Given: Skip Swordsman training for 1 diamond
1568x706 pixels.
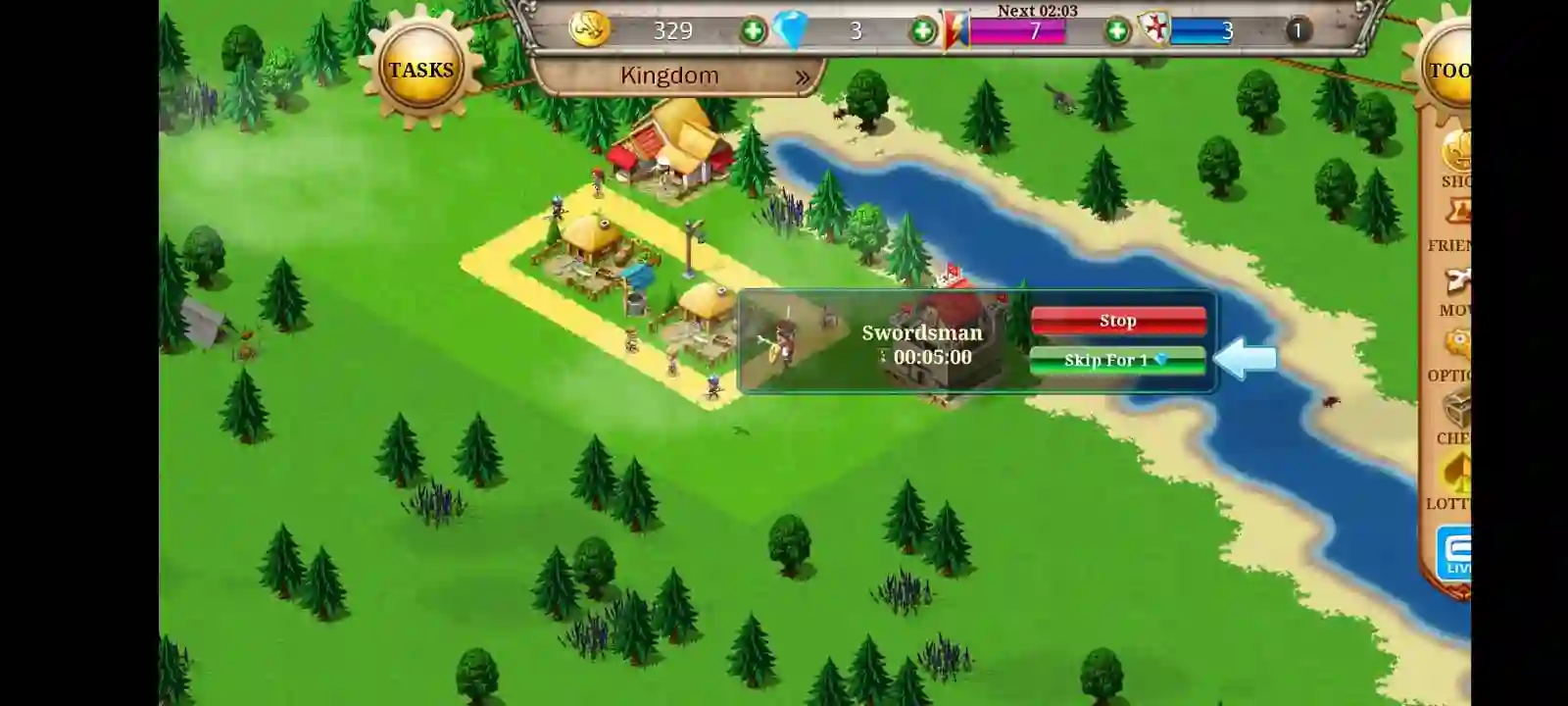Looking at the screenshot, I should point(1118,361).
